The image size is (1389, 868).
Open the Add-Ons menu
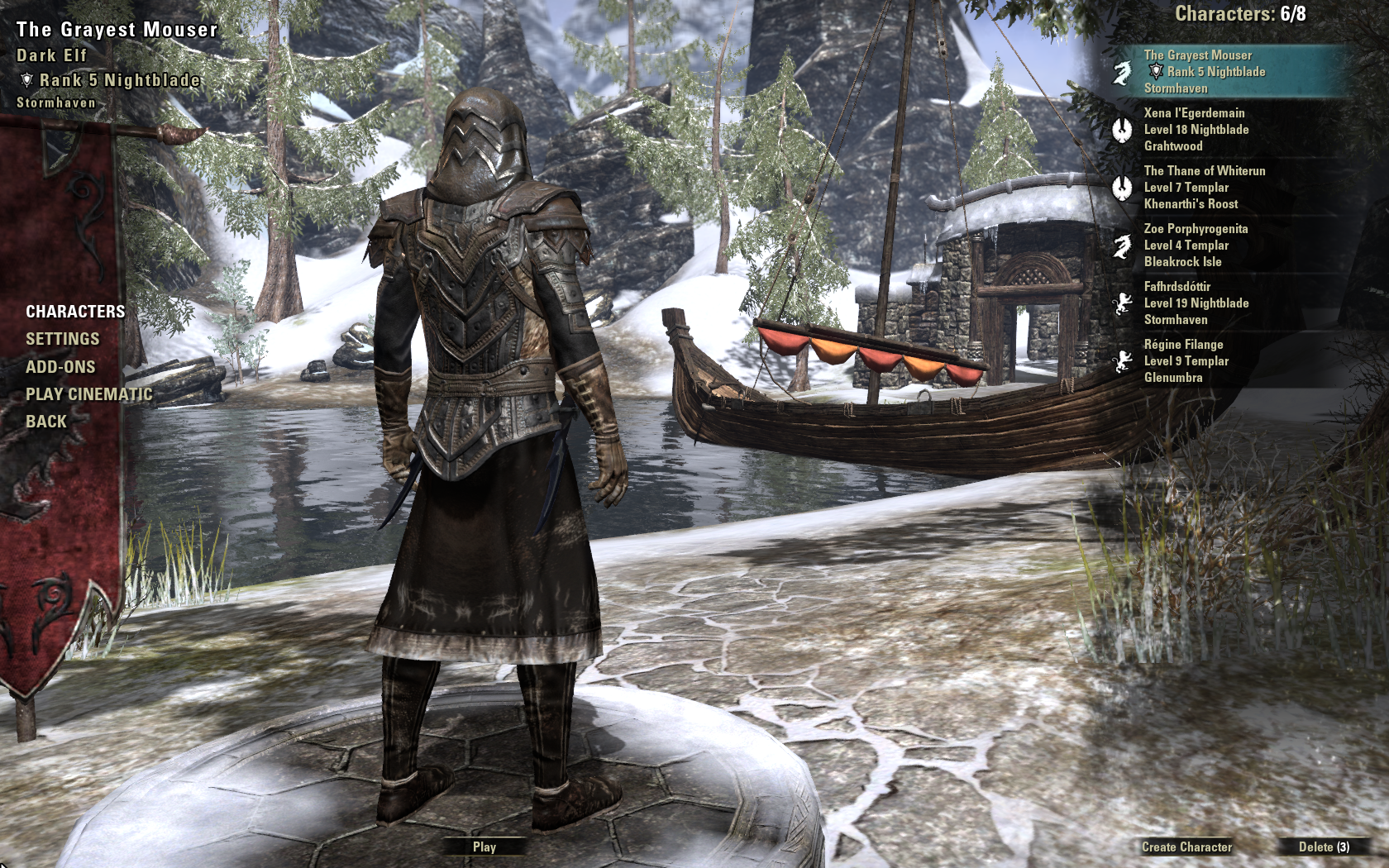pos(60,367)
